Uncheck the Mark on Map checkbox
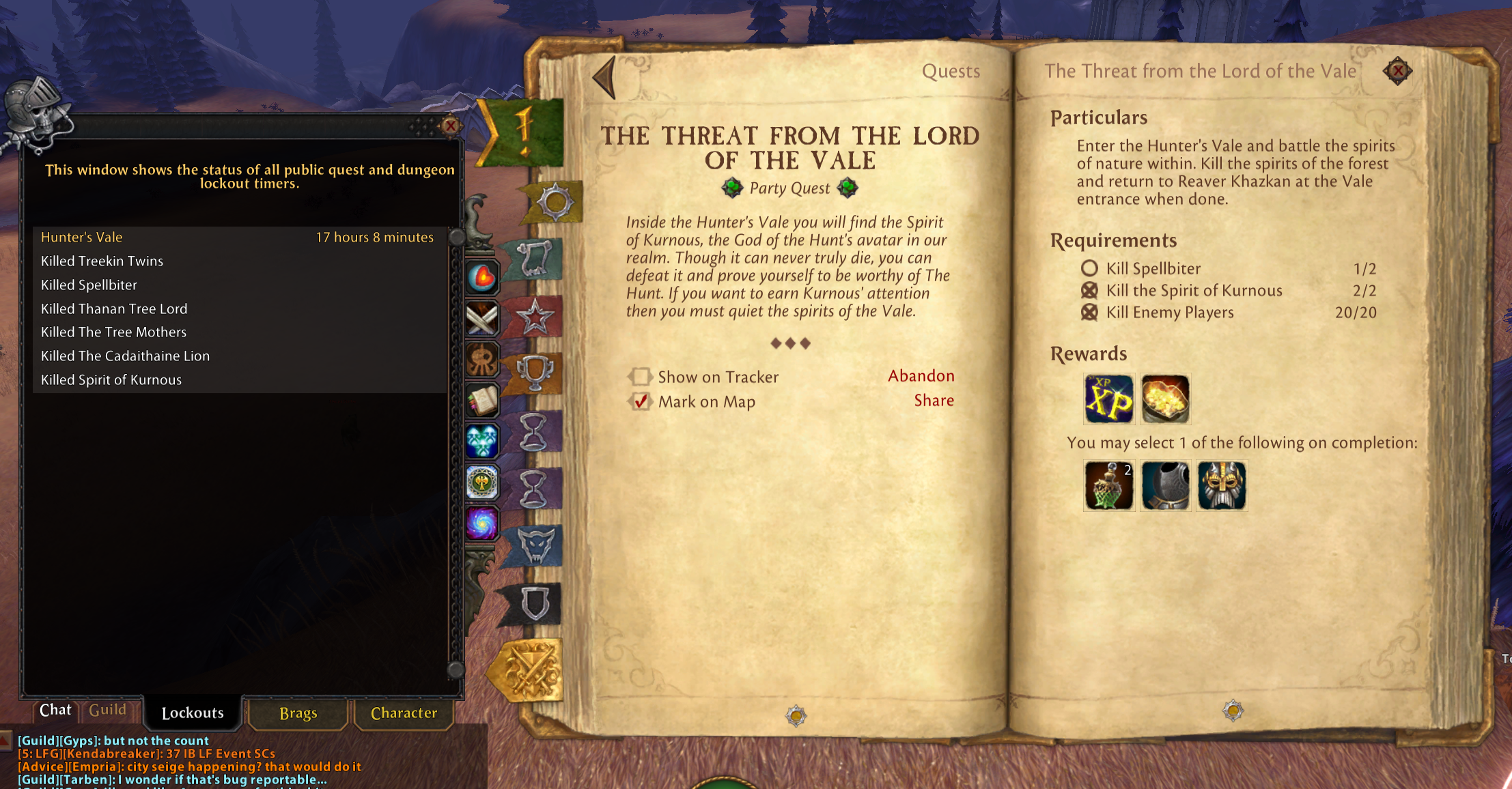This screenshot has width=1512, height=789. click(x=641, y=401)
